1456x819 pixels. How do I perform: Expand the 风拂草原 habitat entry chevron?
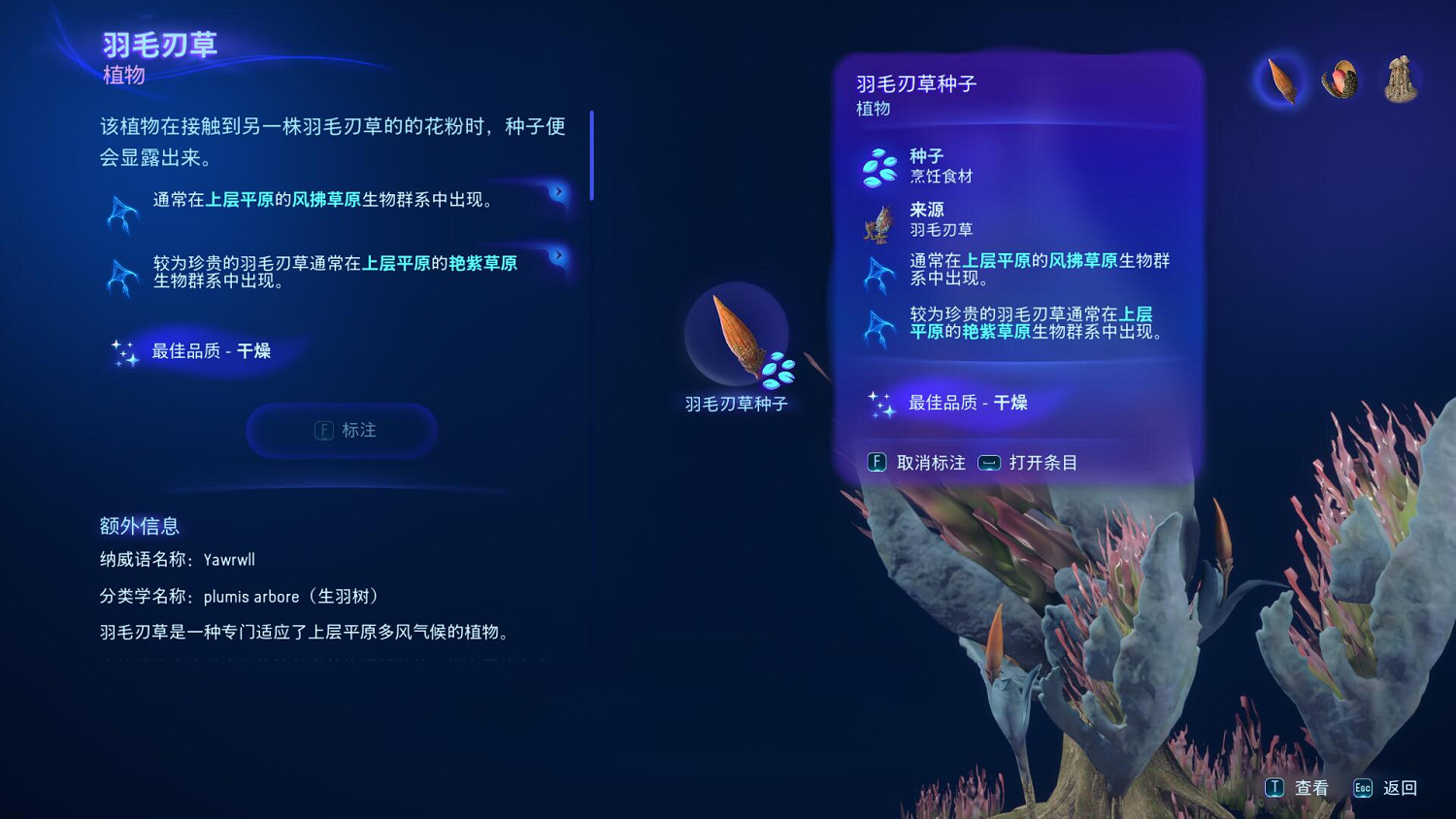click(557, 192)
